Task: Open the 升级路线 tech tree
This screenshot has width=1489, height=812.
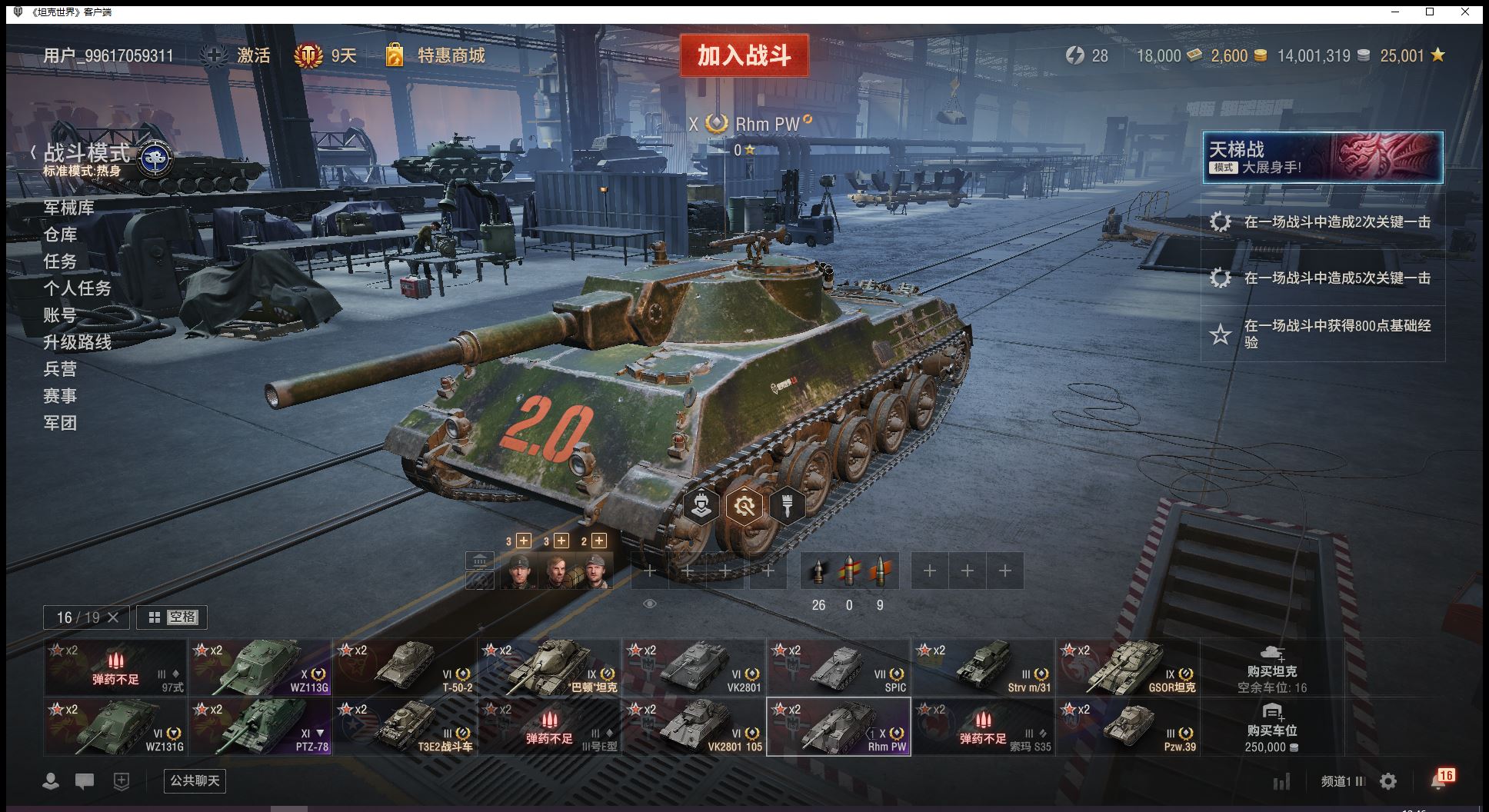Action: 78,342
